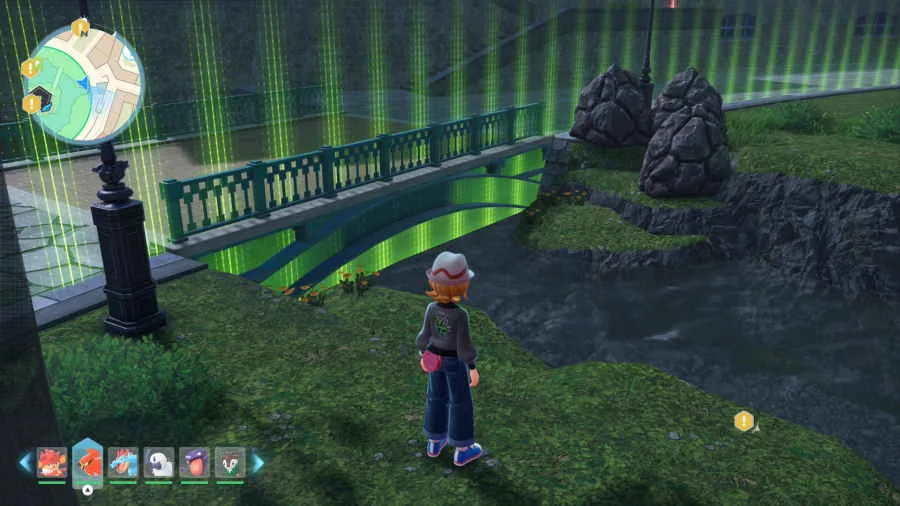Open the circular minimap
Viewport: 900px width, 506px height.
(84, 83)
